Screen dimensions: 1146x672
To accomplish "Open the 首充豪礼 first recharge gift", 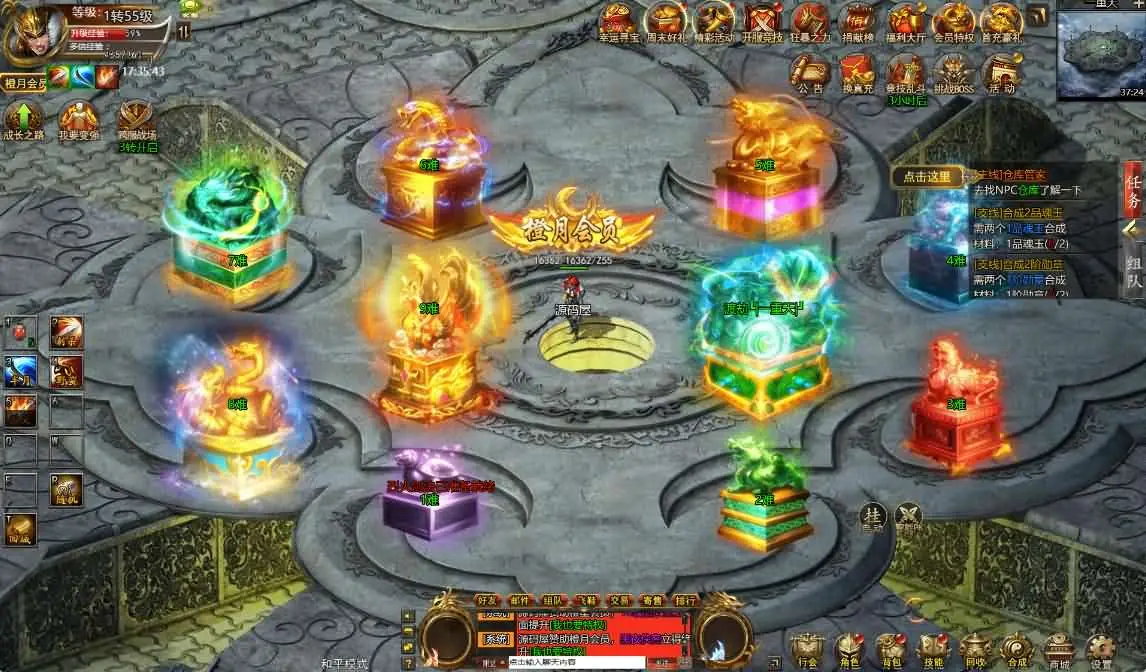I will pos(1001,22).
